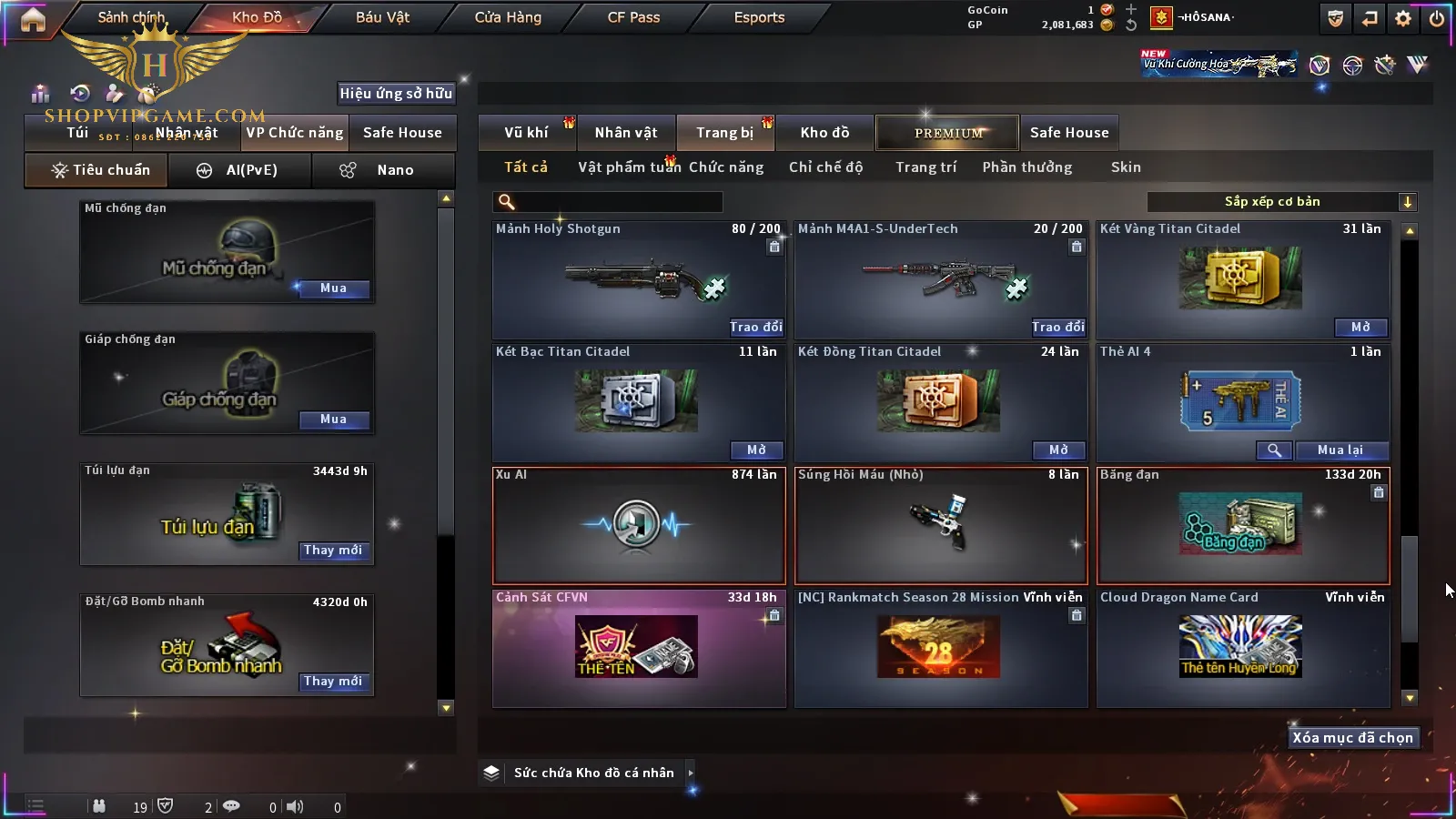Click Xóa mục đã chọn button
This screenshot has height=819, width=1456.
tap(1353, 738)
